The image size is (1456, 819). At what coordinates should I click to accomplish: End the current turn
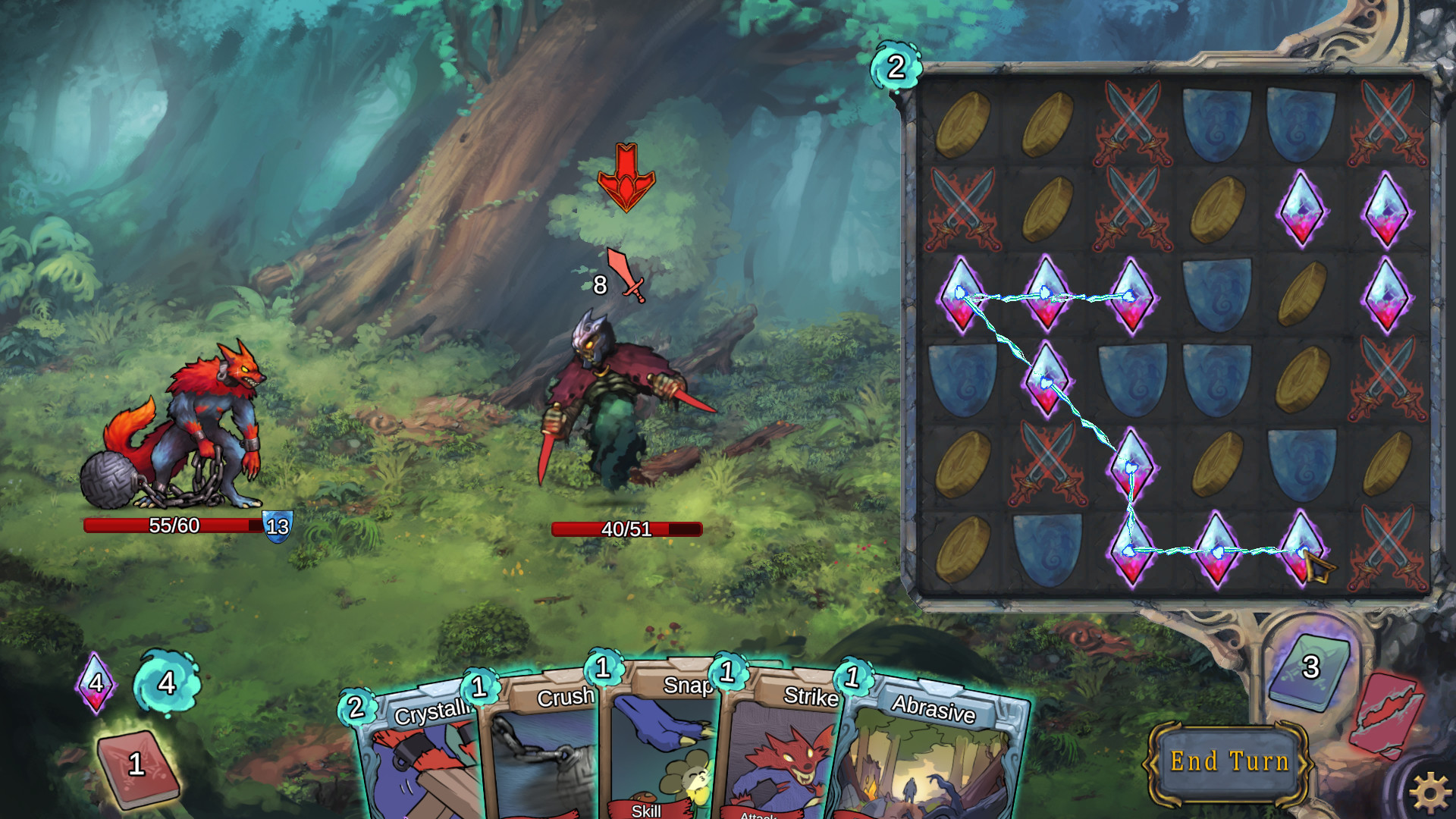pos(1228,761)
